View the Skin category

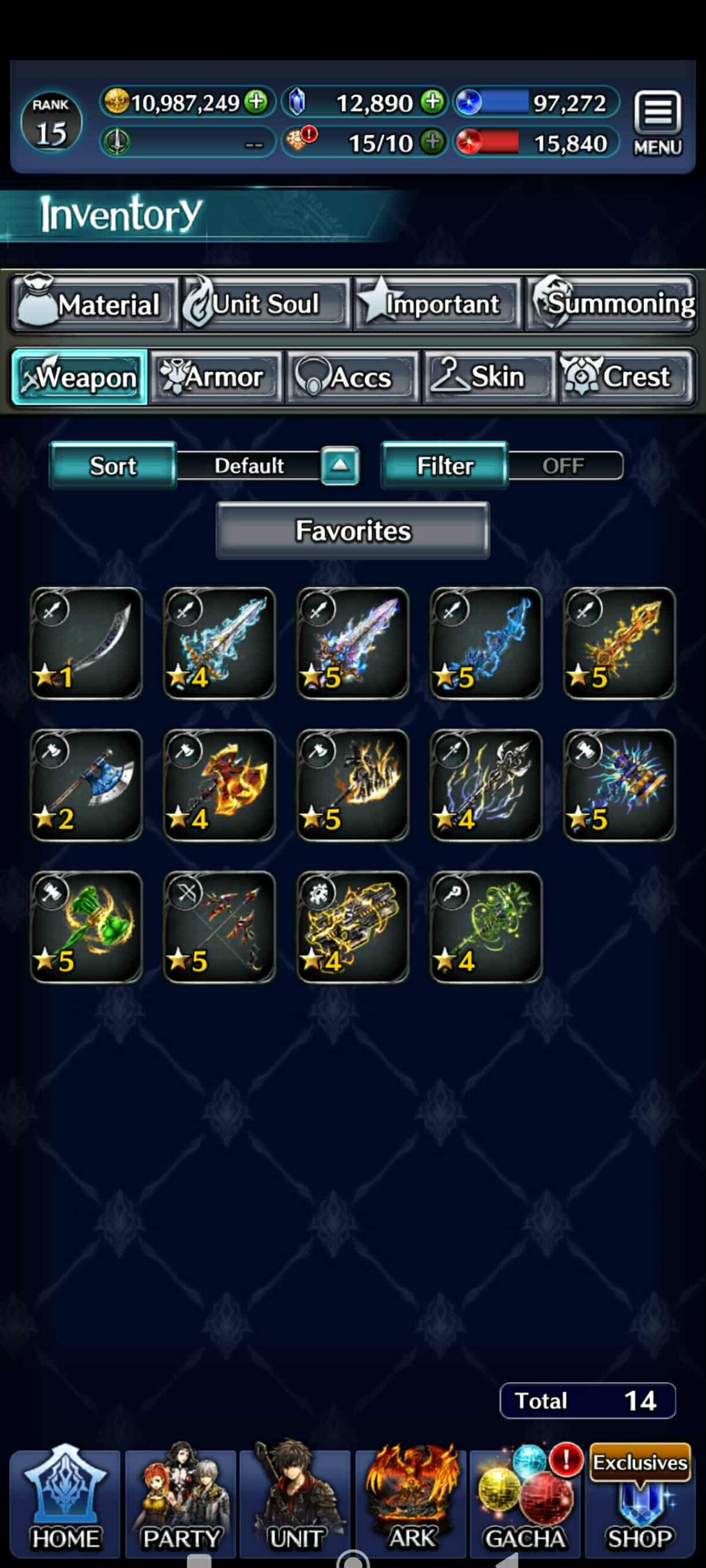tap(489, 377)
